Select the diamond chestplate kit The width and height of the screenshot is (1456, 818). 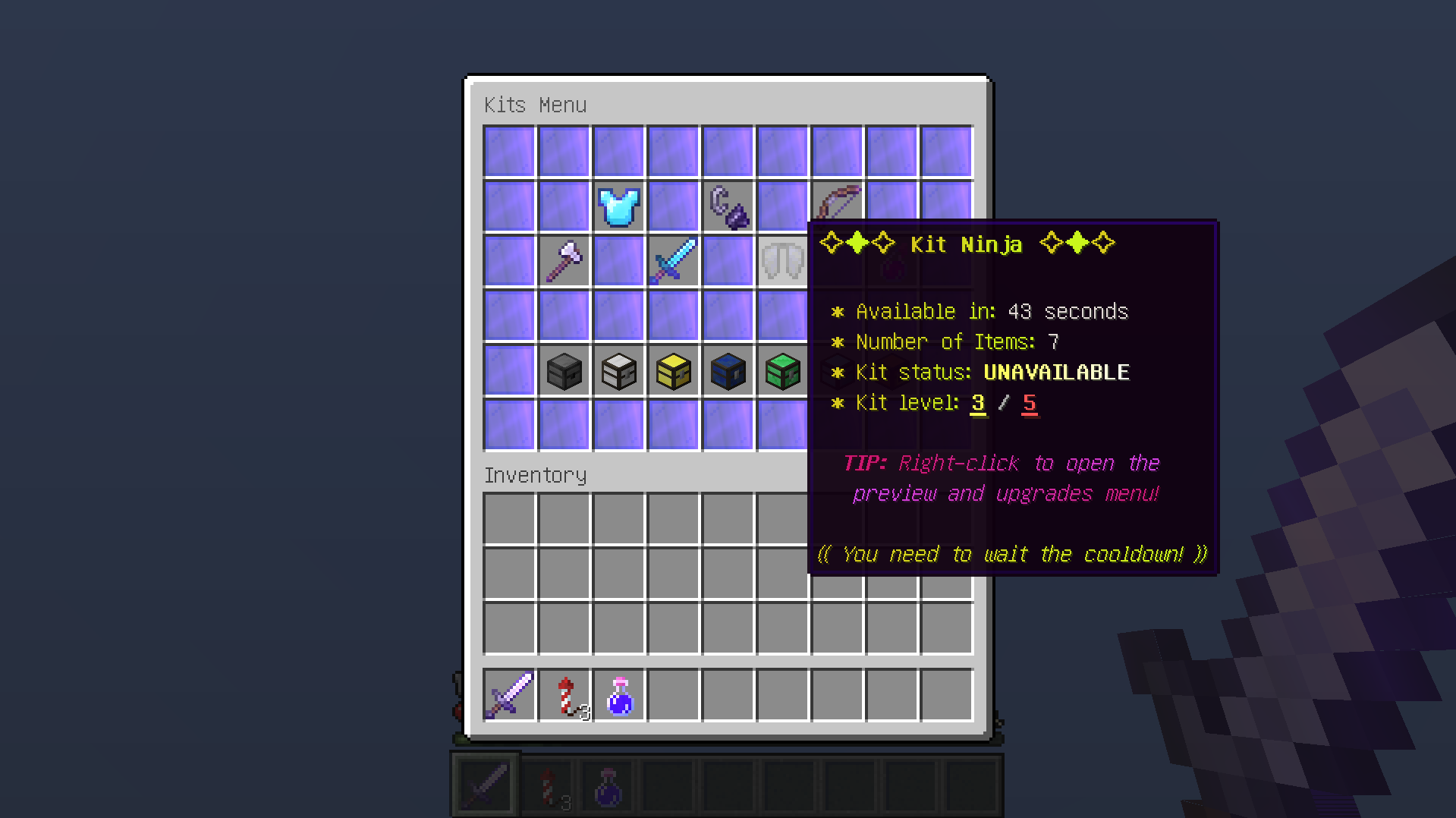coord(618,206)
